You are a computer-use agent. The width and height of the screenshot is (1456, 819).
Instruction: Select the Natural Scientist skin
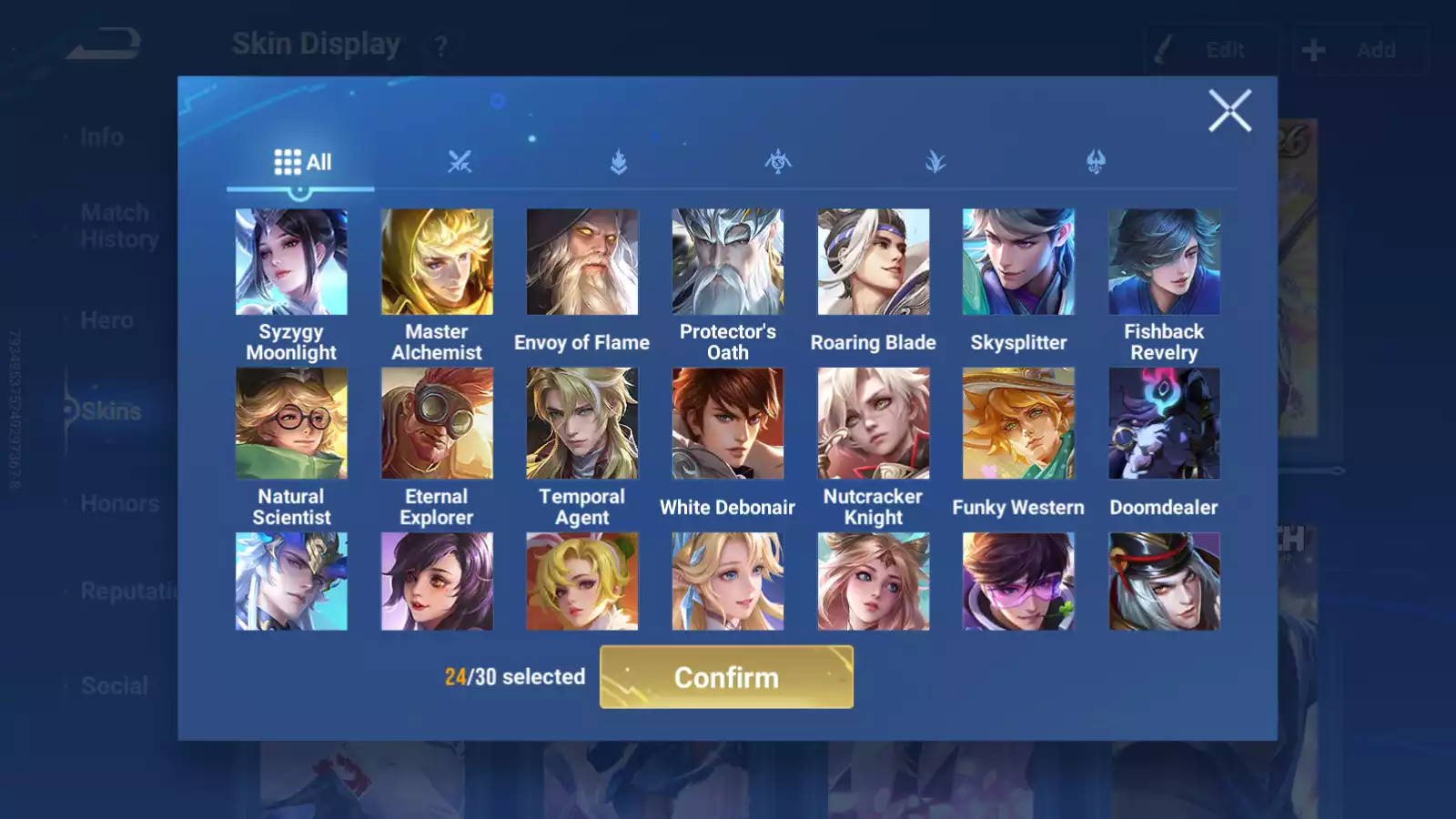pos(291,423)
